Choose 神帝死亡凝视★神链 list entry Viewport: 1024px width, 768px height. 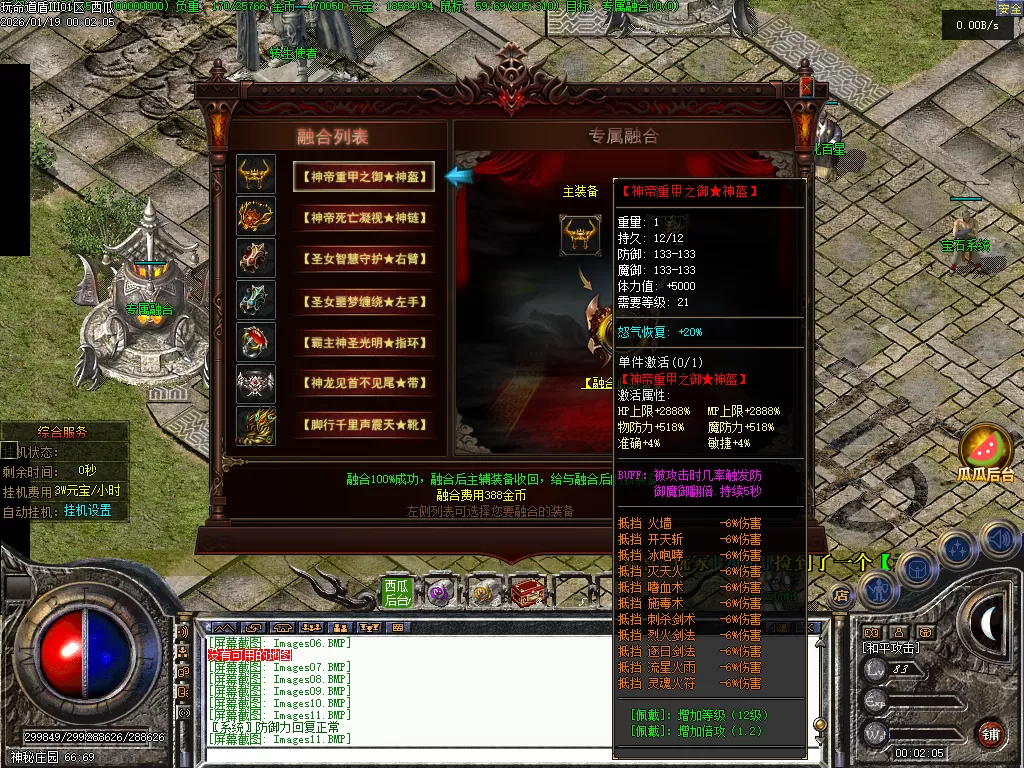click(x=364, y=217)
